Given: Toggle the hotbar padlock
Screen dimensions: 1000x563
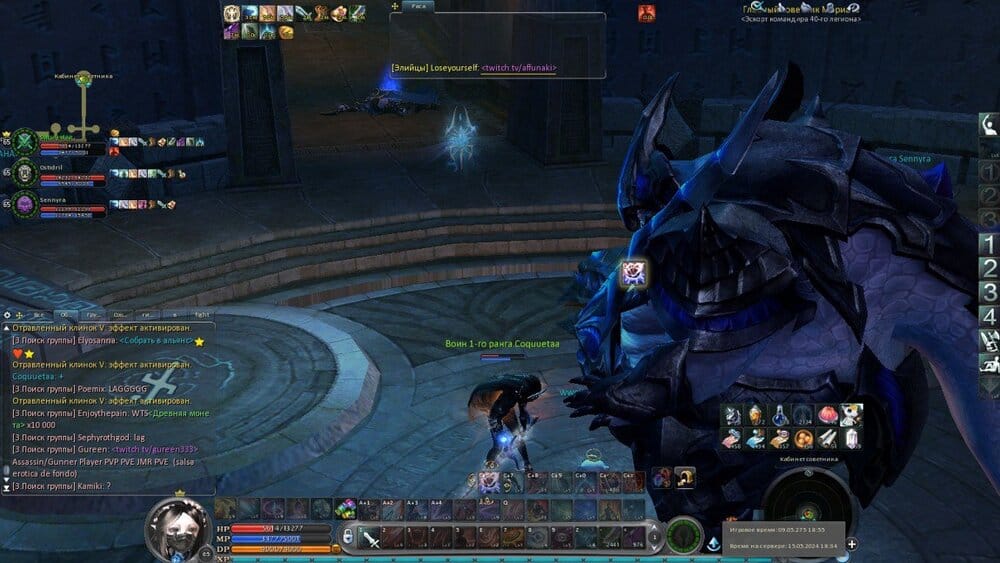Looking at the screenshot, I should (347, 537).
